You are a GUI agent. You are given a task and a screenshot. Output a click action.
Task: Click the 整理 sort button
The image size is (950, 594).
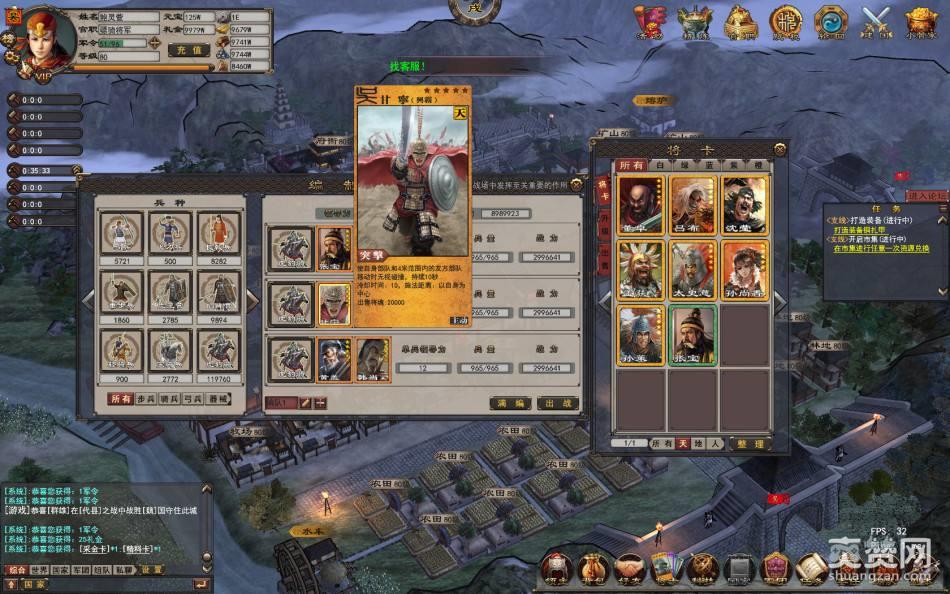[x=750, y=443]
